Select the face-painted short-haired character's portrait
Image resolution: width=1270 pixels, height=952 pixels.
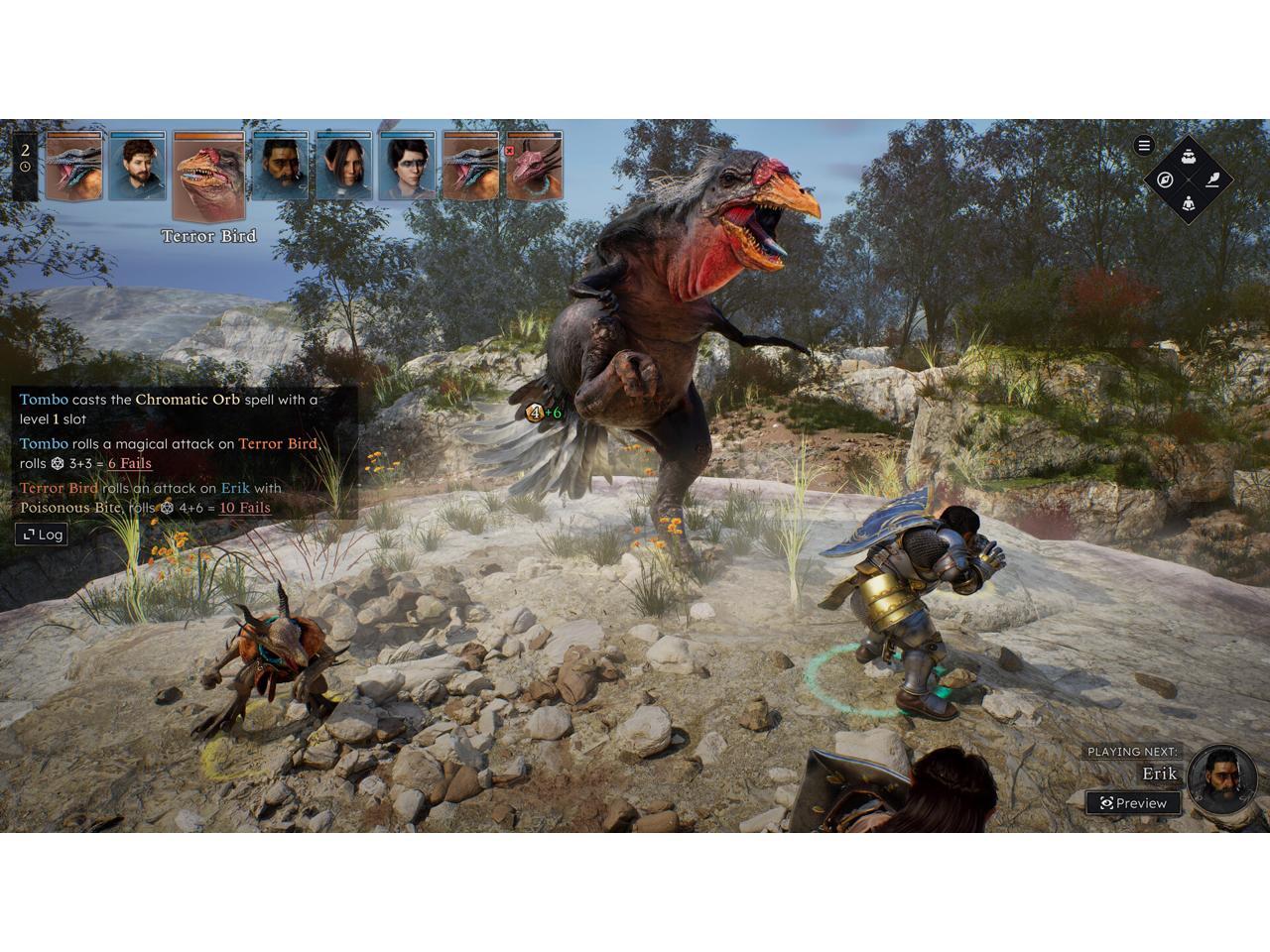pos(408,166)
